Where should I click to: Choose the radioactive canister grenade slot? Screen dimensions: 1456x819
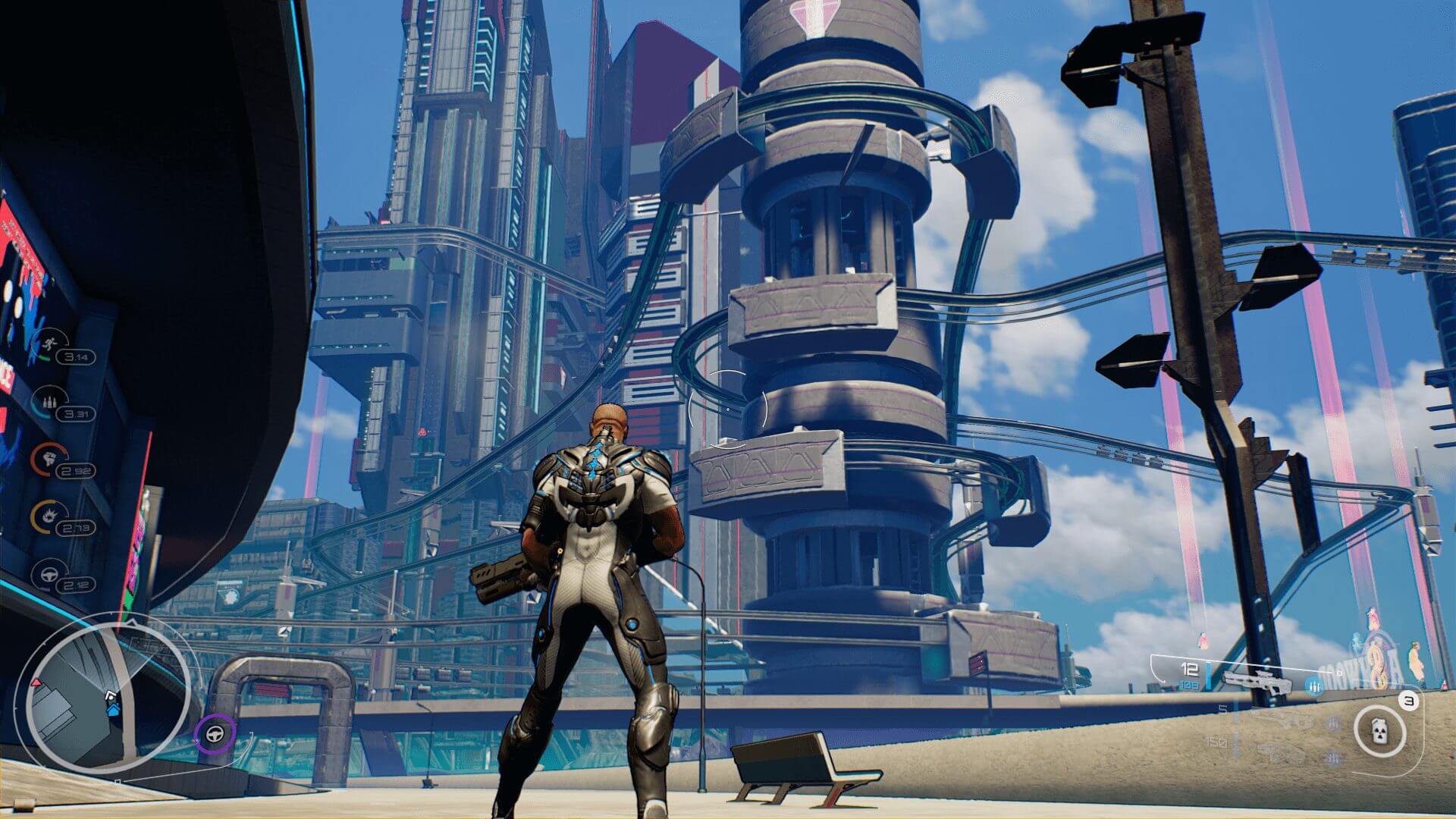[x=1380, y=731]
